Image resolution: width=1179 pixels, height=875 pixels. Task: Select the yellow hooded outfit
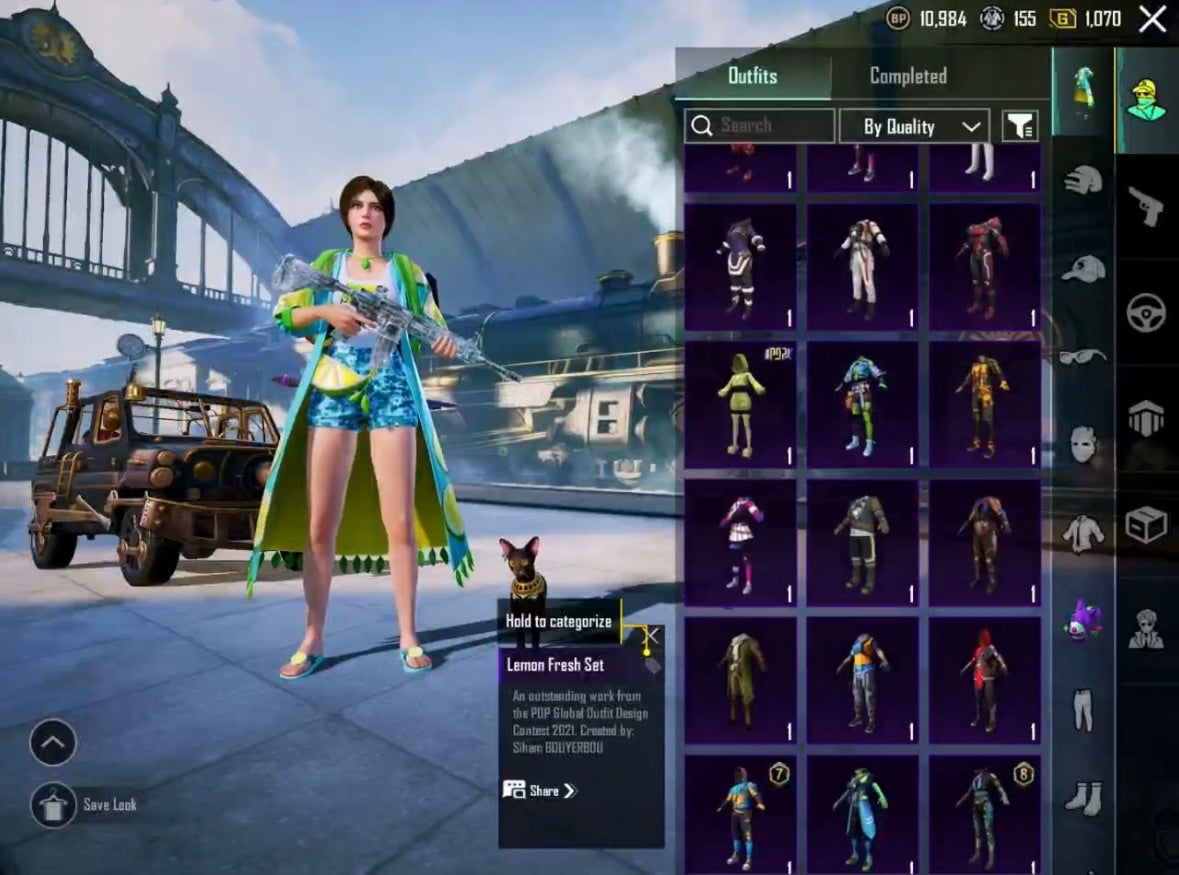(740, 404)
